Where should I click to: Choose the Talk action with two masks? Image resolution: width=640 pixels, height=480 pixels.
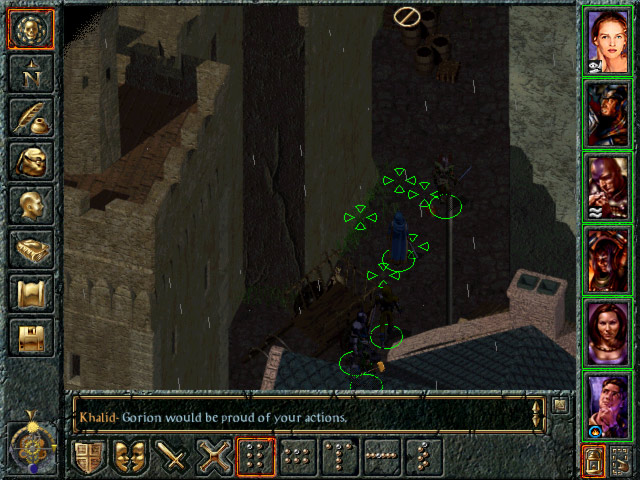tap(132, 456)
